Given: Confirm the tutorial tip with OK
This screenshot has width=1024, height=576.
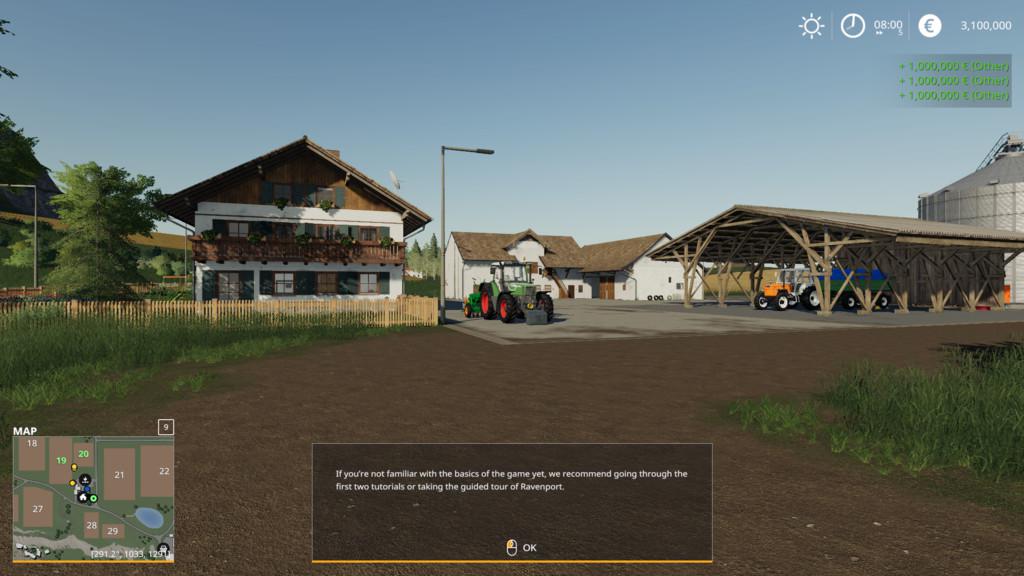Looking at the screenshot, I should click(522, 547).
